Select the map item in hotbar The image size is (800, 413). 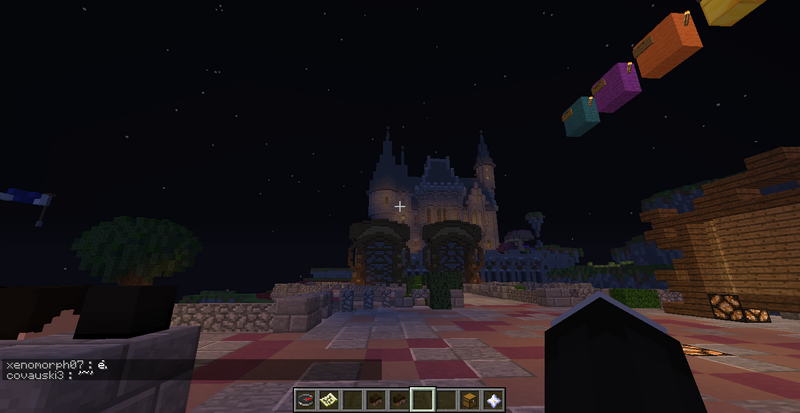pyautogui.click(x=328, y=400)
